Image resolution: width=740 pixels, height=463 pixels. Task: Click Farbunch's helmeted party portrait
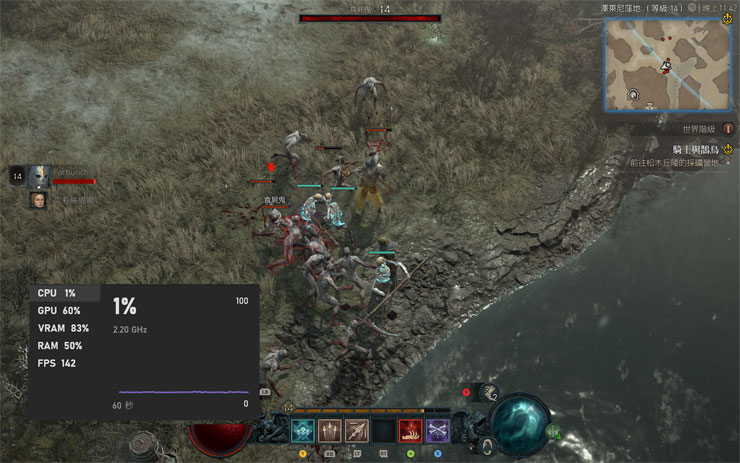pos(39,175)
